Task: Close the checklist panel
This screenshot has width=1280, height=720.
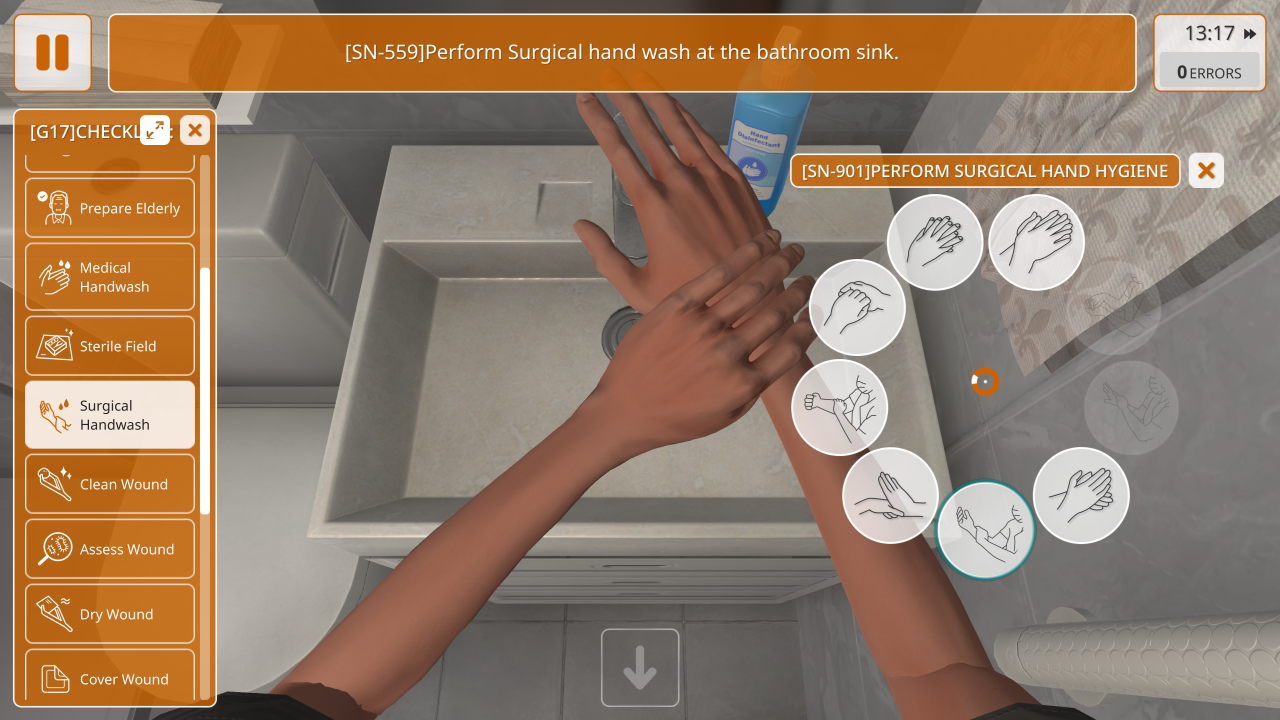Action: [x=195, y=129]
